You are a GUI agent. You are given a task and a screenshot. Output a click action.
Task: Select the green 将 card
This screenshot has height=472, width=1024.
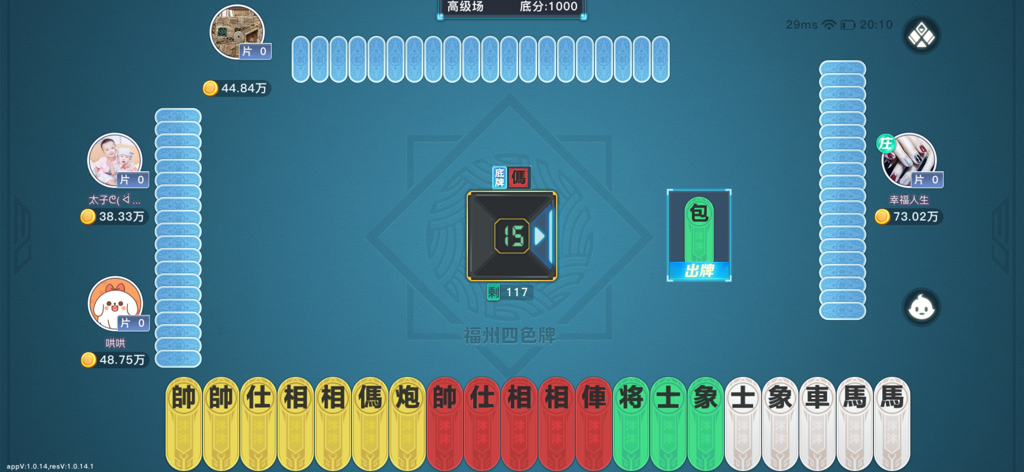[632, 420]
